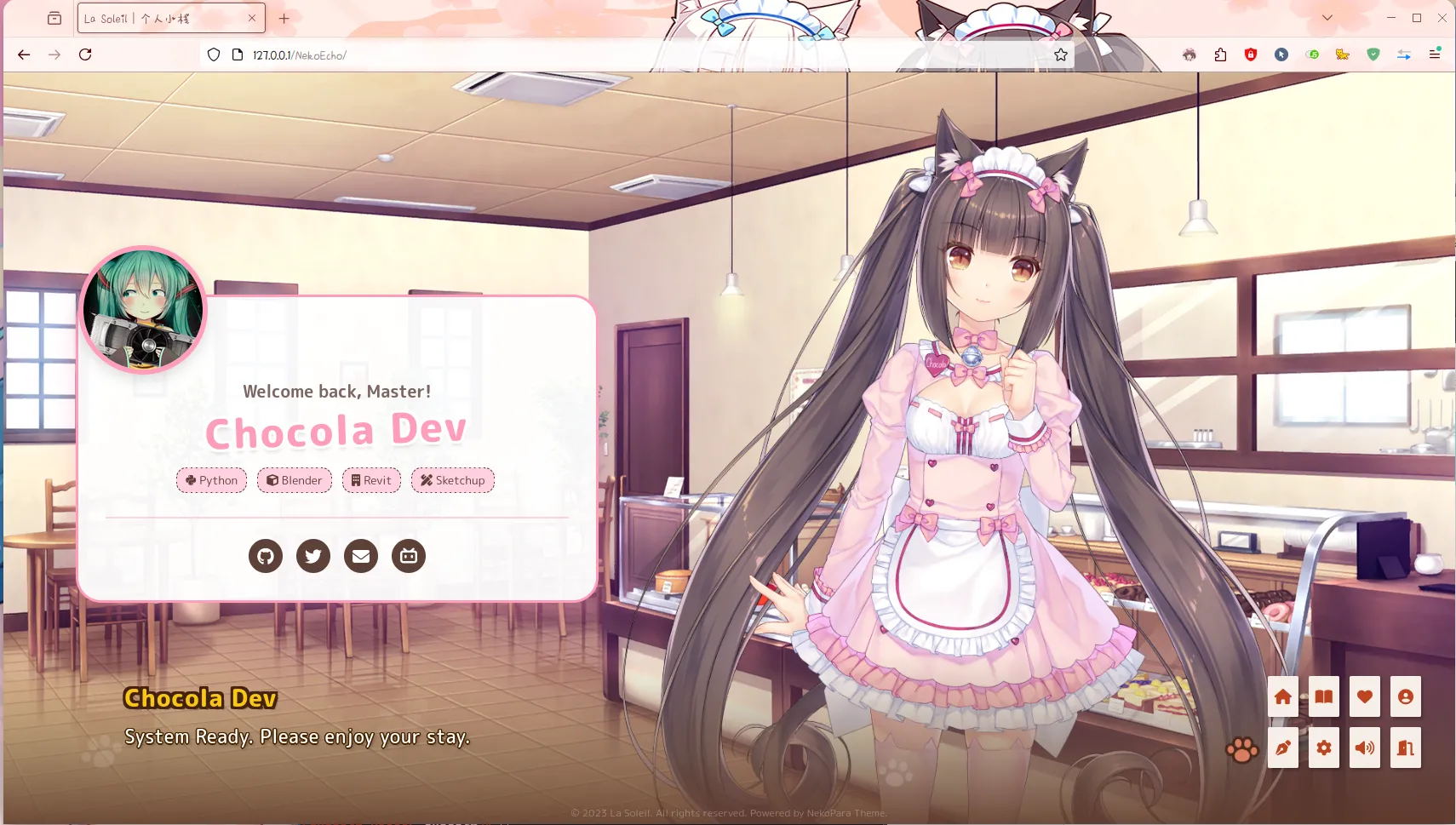Open favorites with the heart icon
The image size is (1456, 825).
(x=1363, y=696)
